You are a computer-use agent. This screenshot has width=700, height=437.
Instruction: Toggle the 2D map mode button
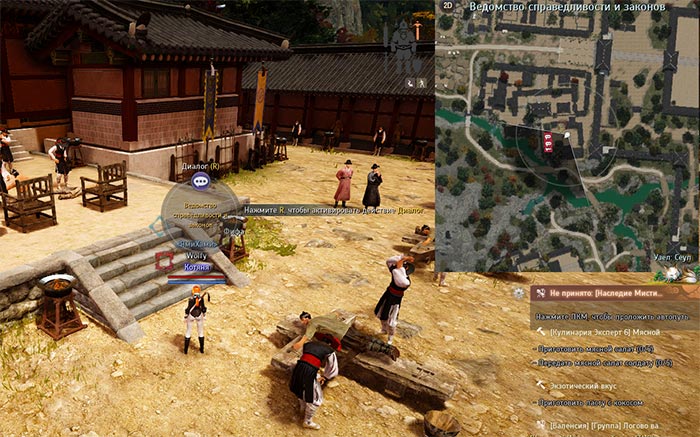tap(448, 6)
